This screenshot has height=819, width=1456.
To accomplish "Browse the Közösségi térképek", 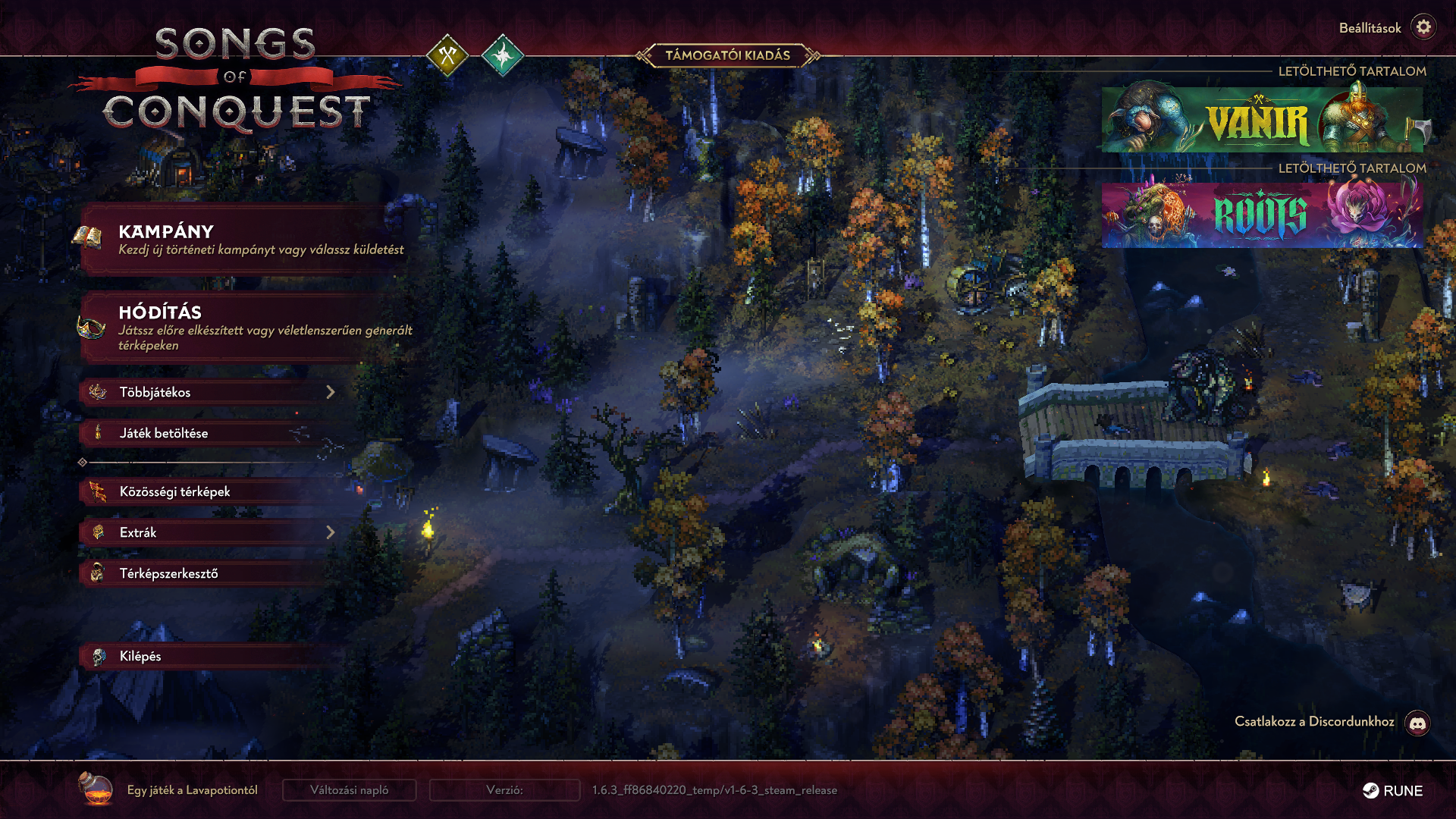I will [209, 491].
